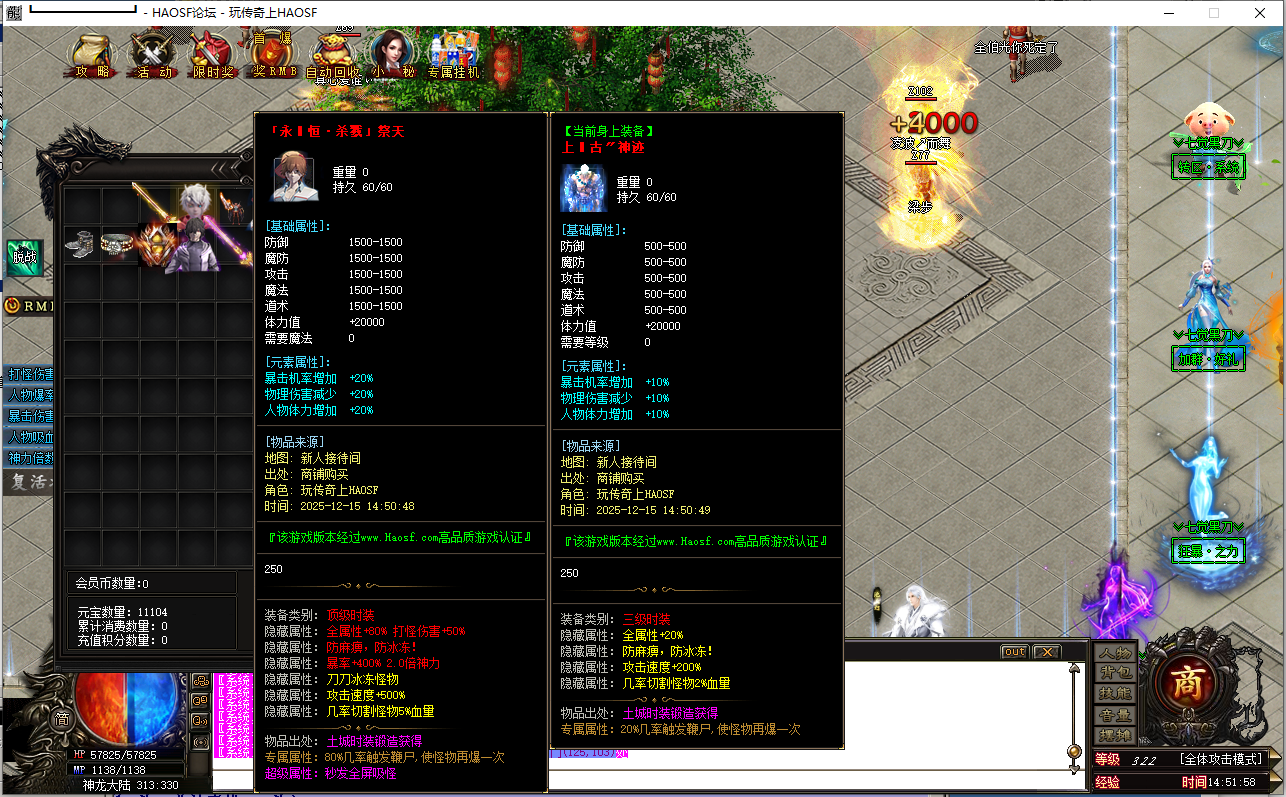Screen dimensions: 1286x797
Task: Expand the arrow on the 经验 experience row
Action: pyautogui.click(x=1274, y=780)
